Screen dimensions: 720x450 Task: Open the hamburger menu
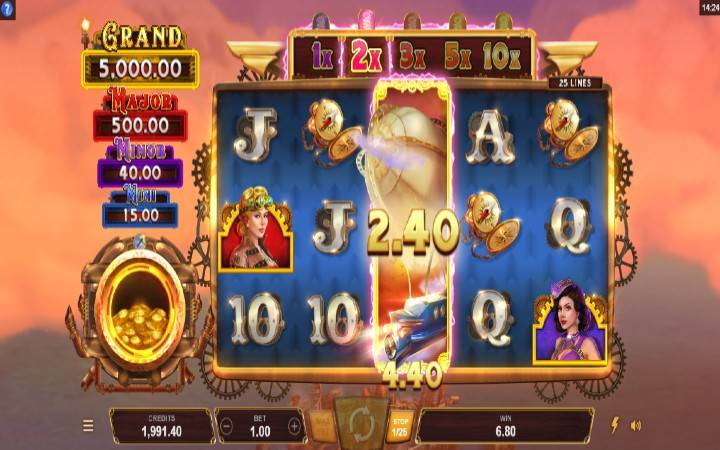coord(88,425)
